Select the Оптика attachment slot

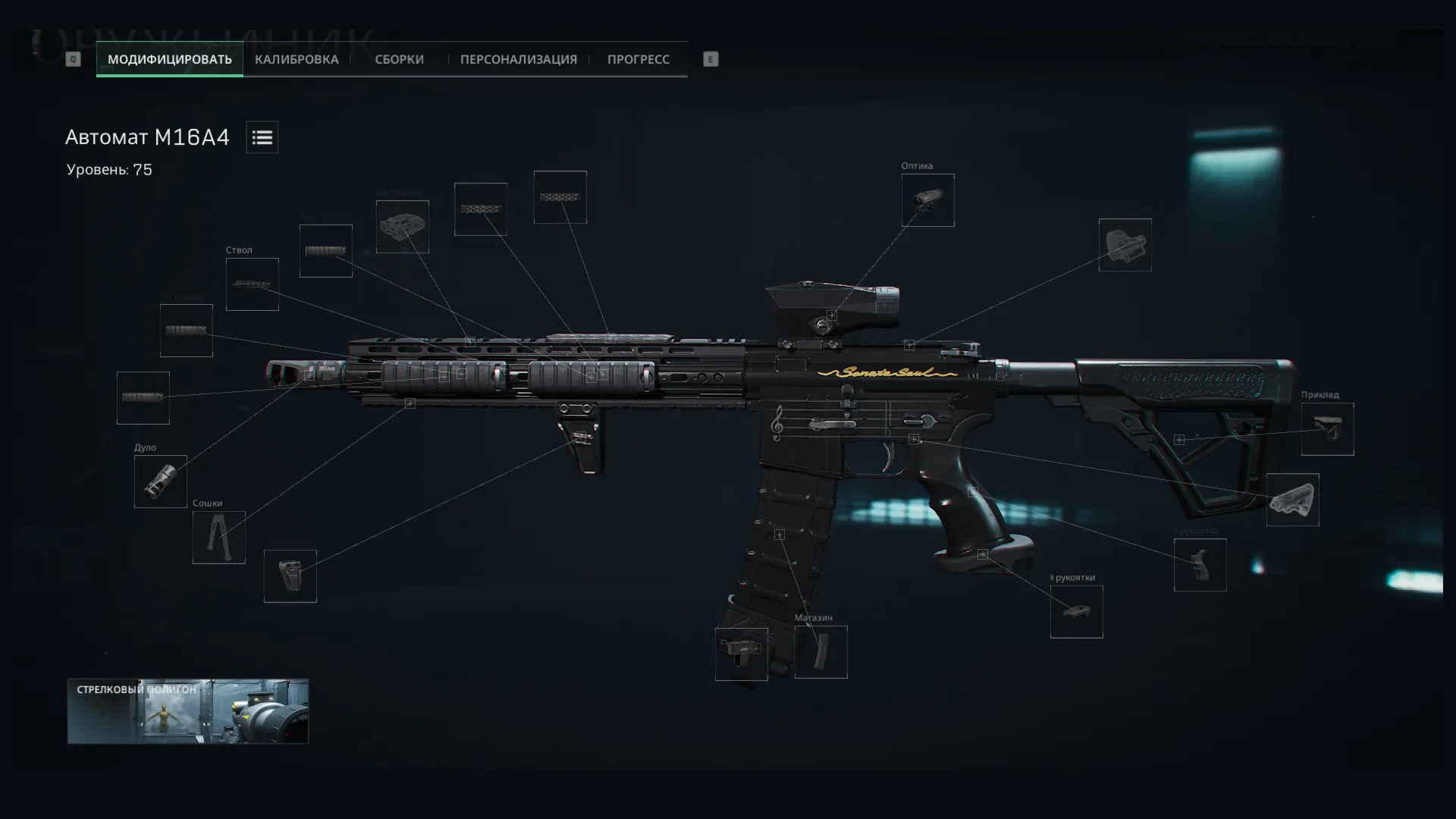point(927,200)
